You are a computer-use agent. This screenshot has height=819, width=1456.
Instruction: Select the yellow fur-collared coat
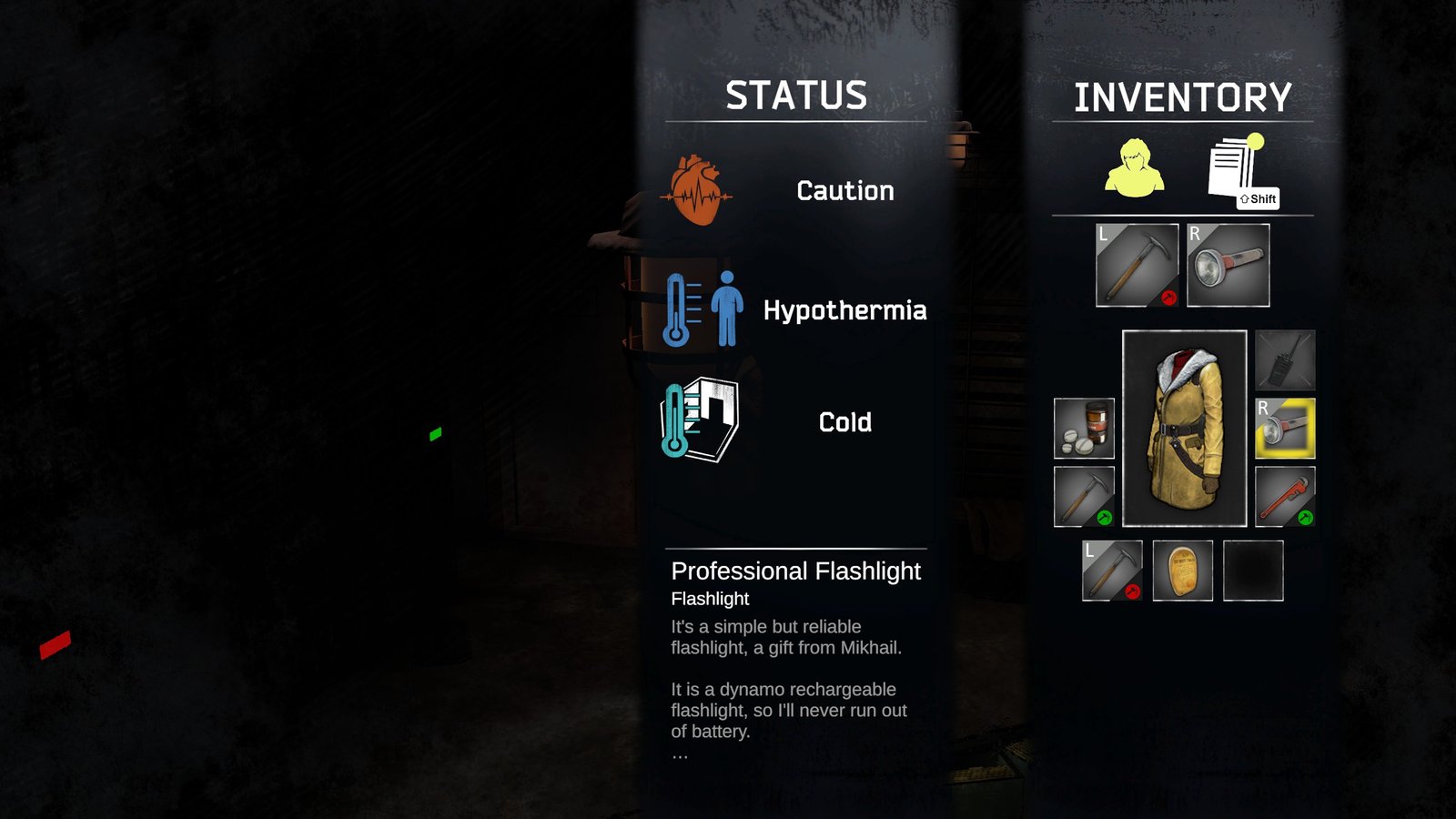1184,429
